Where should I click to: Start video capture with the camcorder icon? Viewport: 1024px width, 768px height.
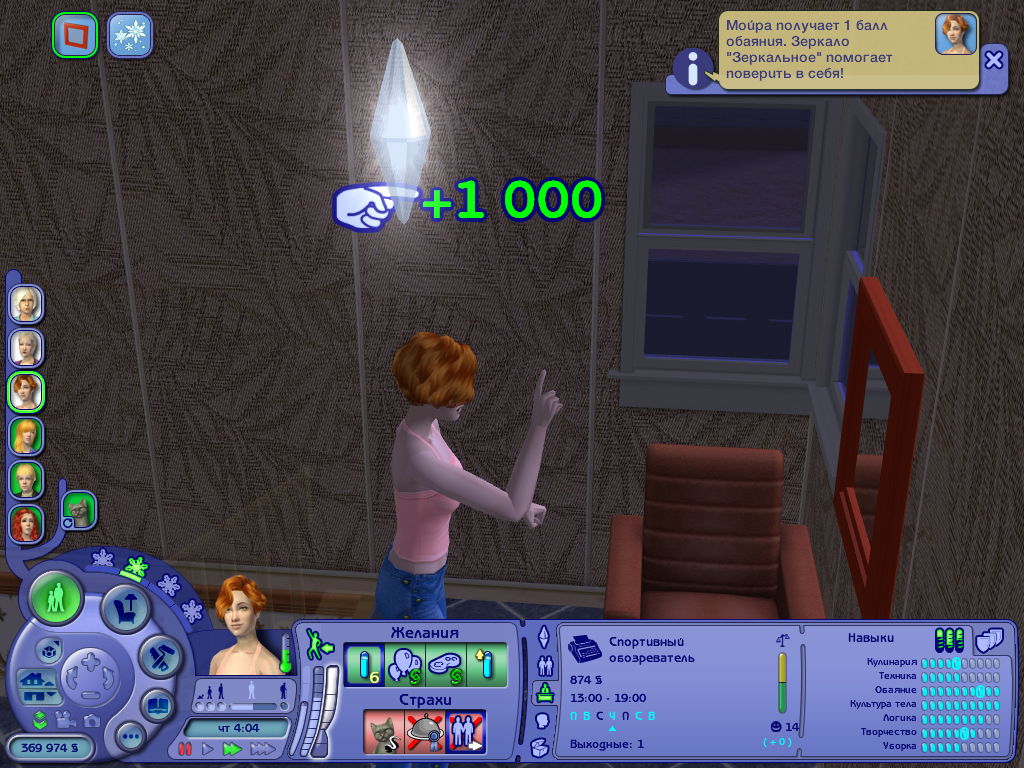tap(66, 720)
